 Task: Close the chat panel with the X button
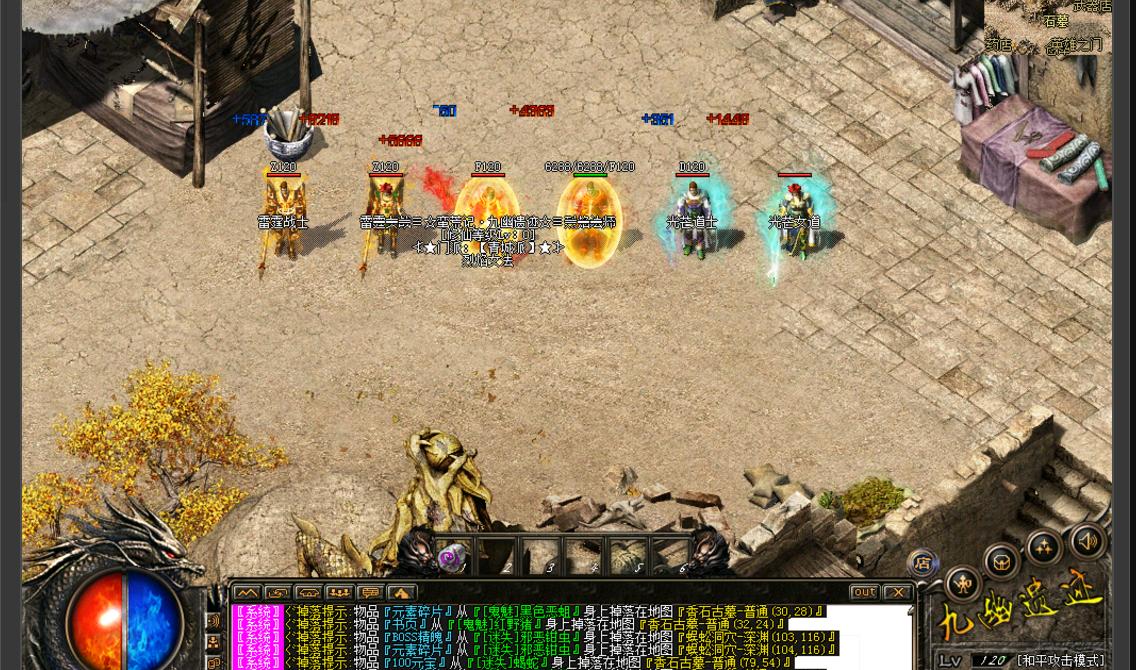point(897,592)
